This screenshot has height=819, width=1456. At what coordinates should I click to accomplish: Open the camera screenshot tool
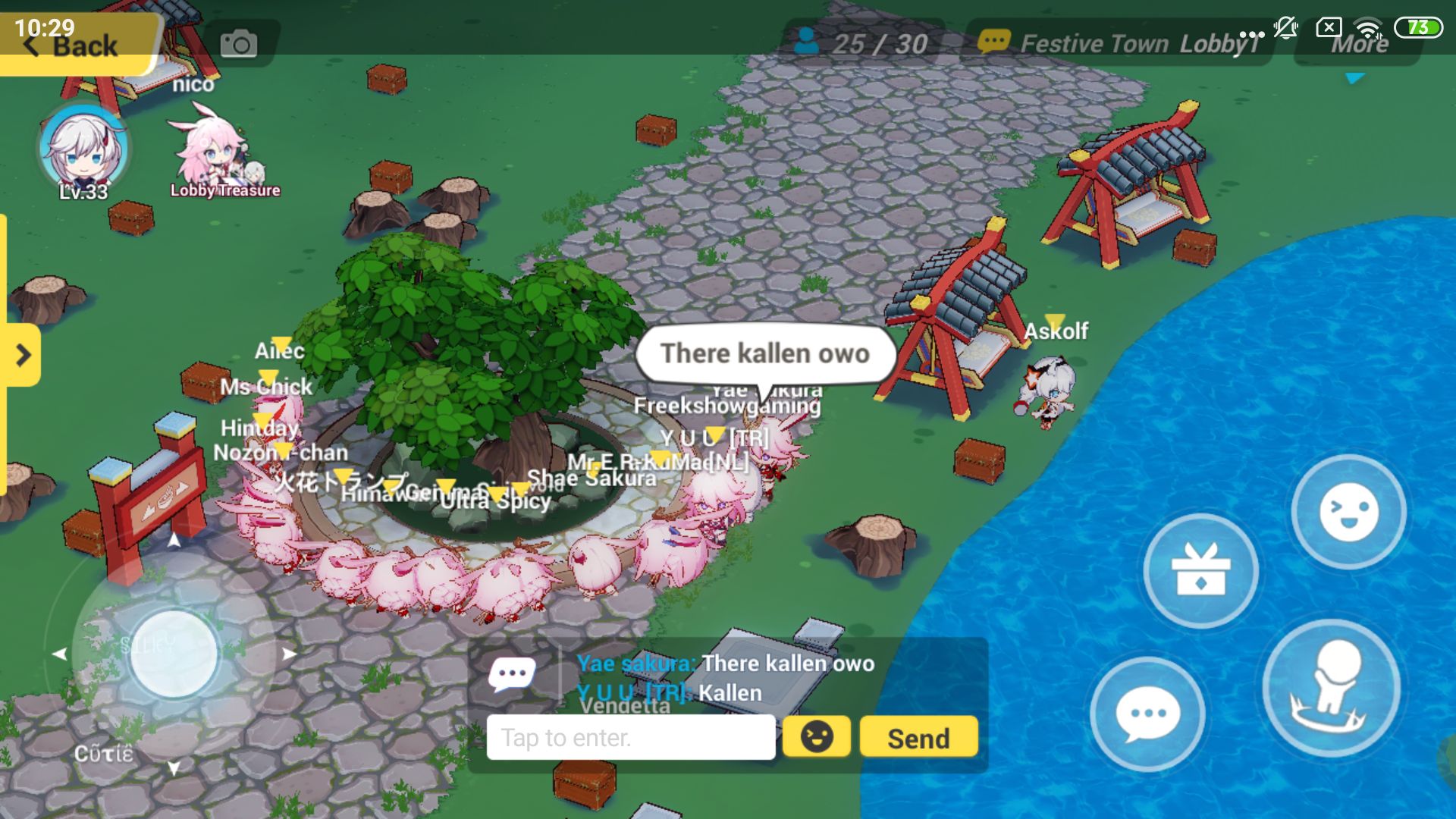pyautogui.click(x=240, y=43)
